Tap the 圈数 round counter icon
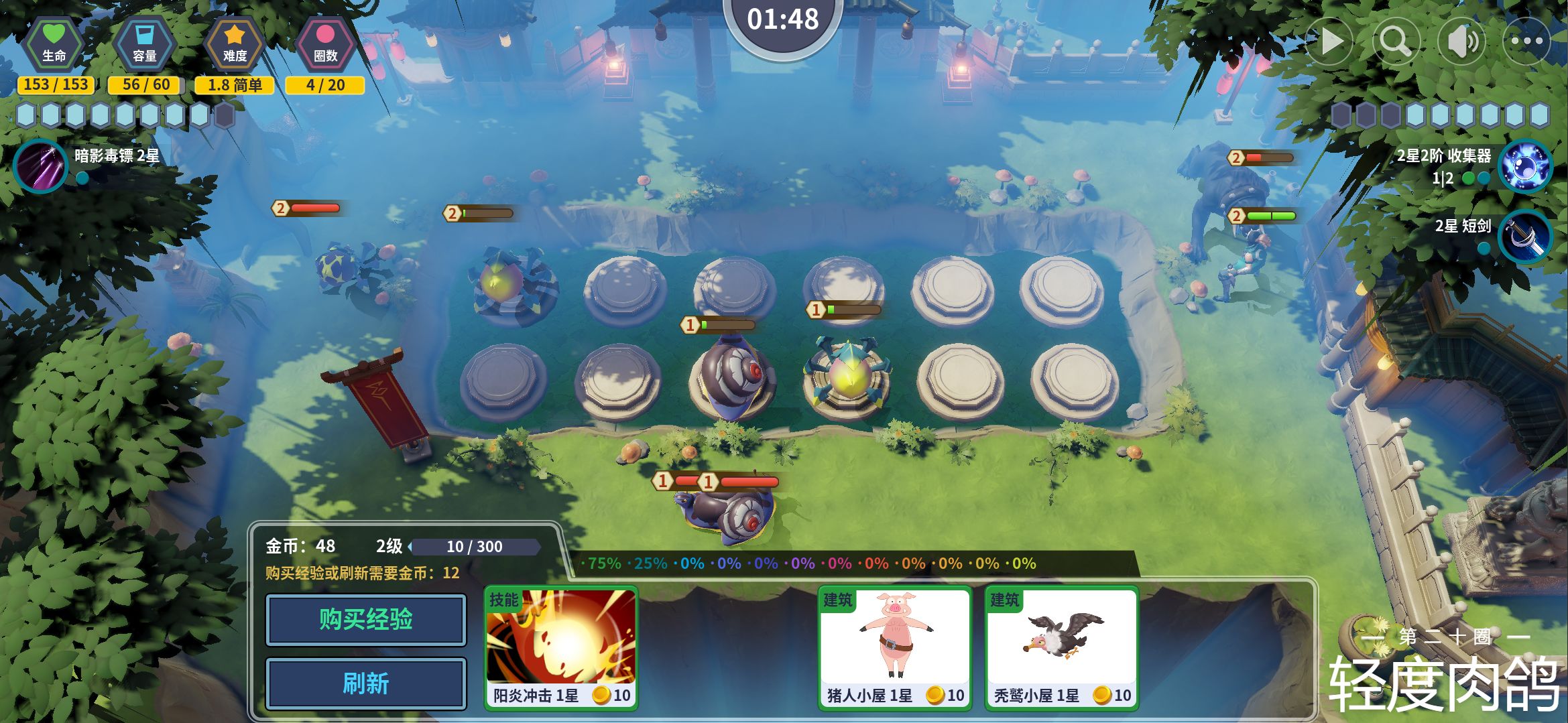The image size is (1568, 723). click(325, 45)
